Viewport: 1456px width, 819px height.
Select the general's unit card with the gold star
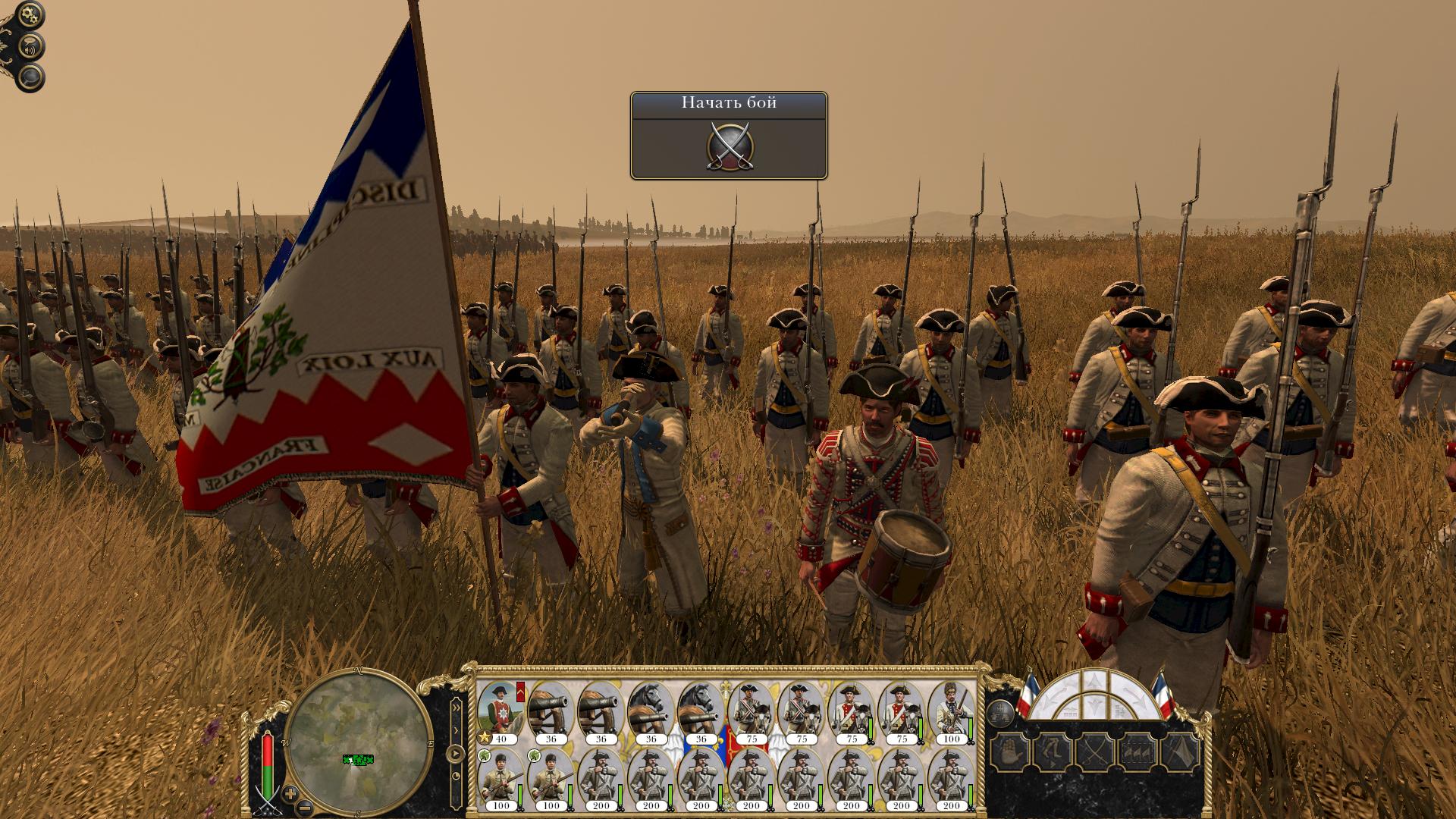[x=500, y=711]
